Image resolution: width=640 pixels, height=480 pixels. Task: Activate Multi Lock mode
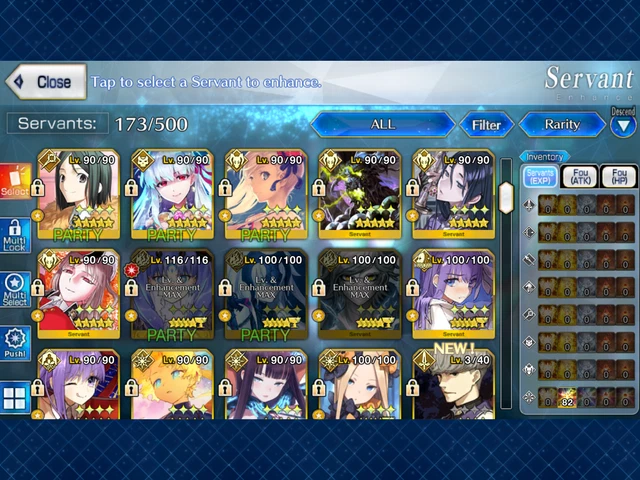click(x=15, y=236)
